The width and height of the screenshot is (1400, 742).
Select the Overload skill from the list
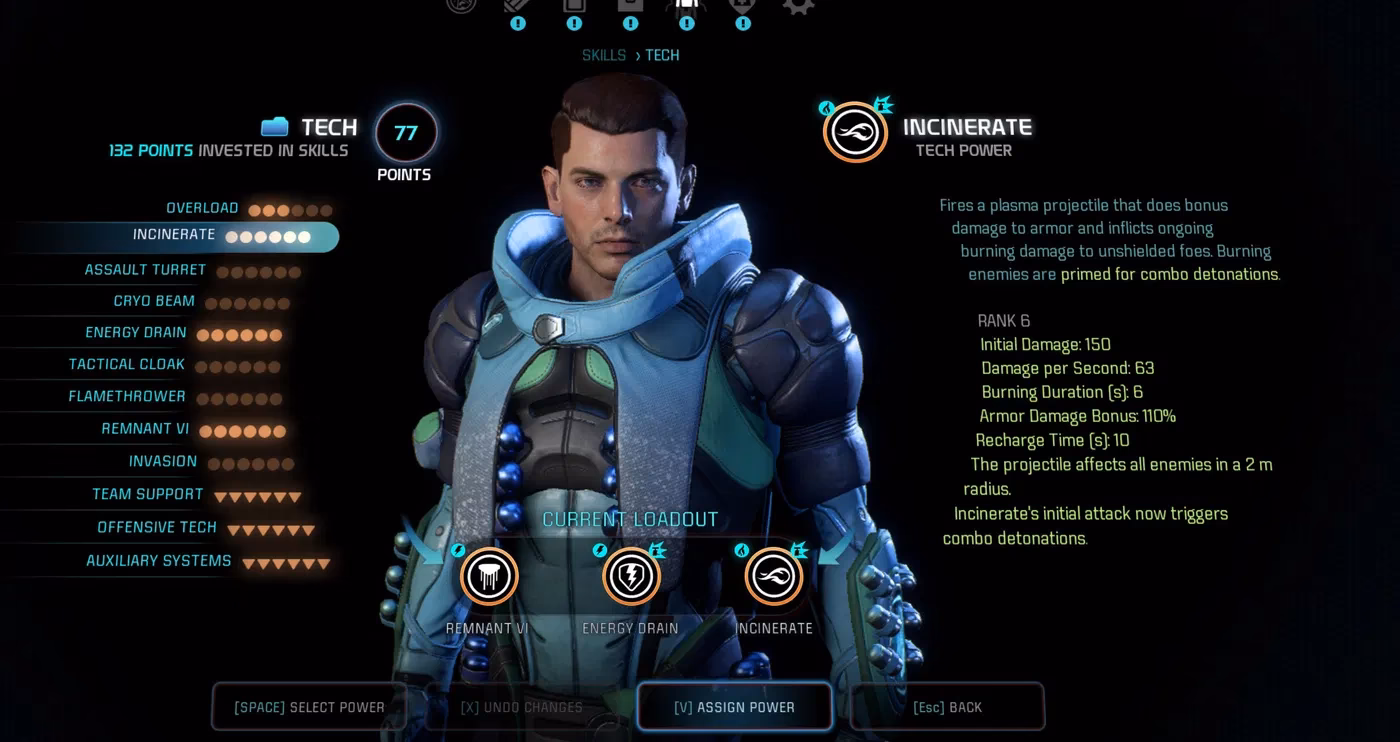202,208
